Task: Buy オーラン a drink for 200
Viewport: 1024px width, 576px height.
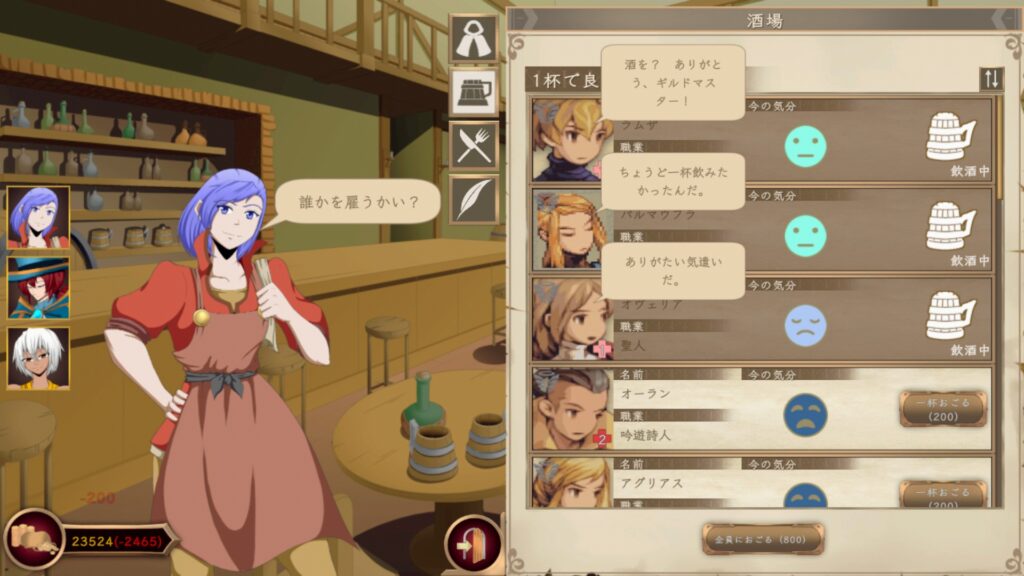Action: pos(942,409)
